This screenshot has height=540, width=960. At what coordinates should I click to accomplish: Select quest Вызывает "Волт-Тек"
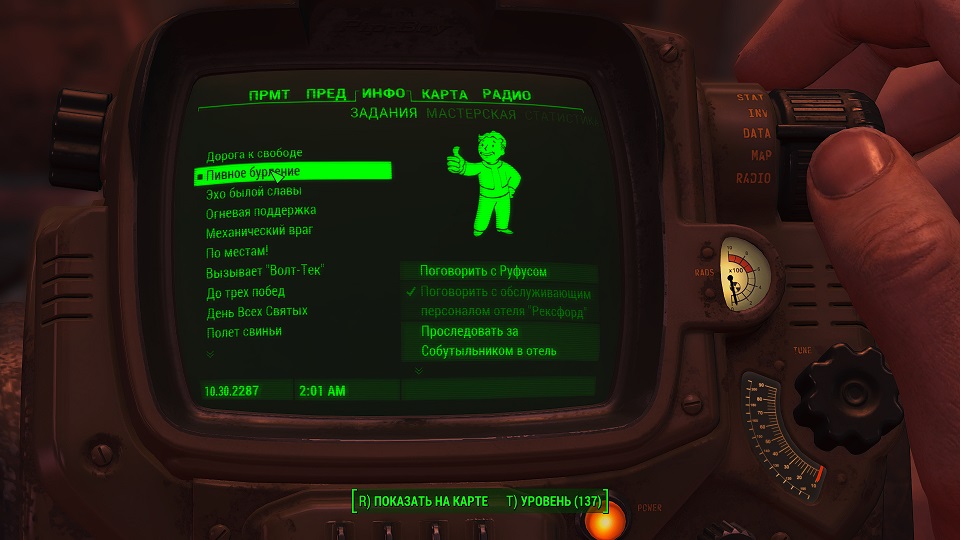(x=268, y=271)
